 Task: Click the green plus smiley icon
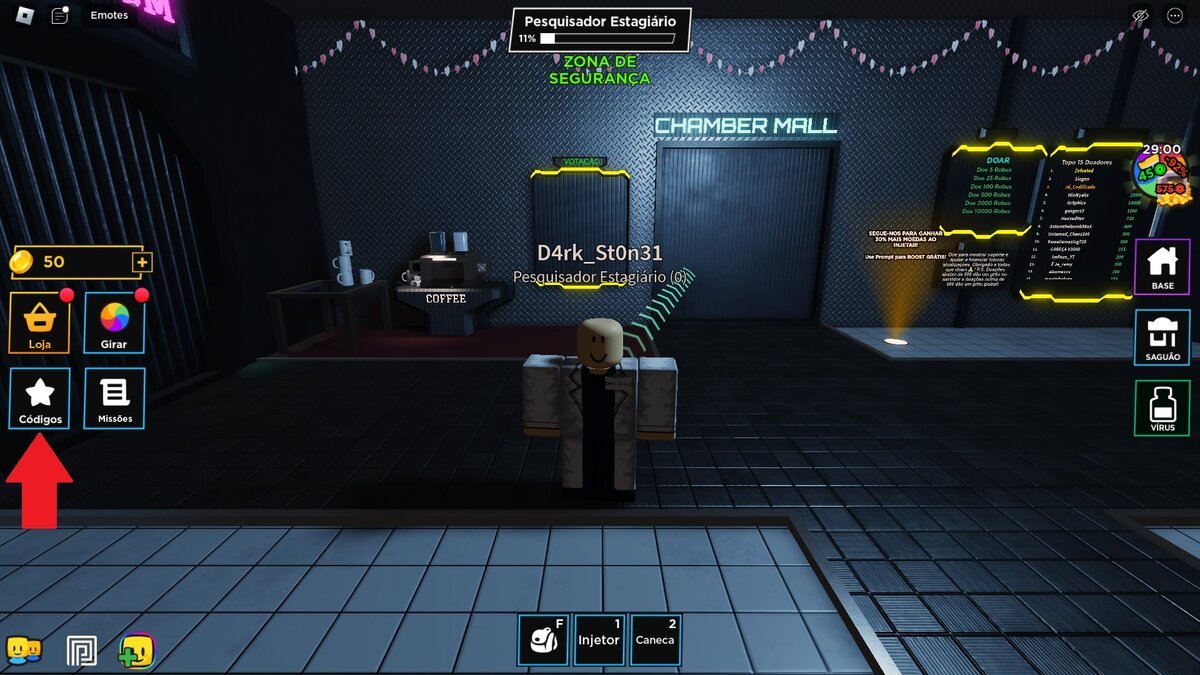click(x=136, y=651)
